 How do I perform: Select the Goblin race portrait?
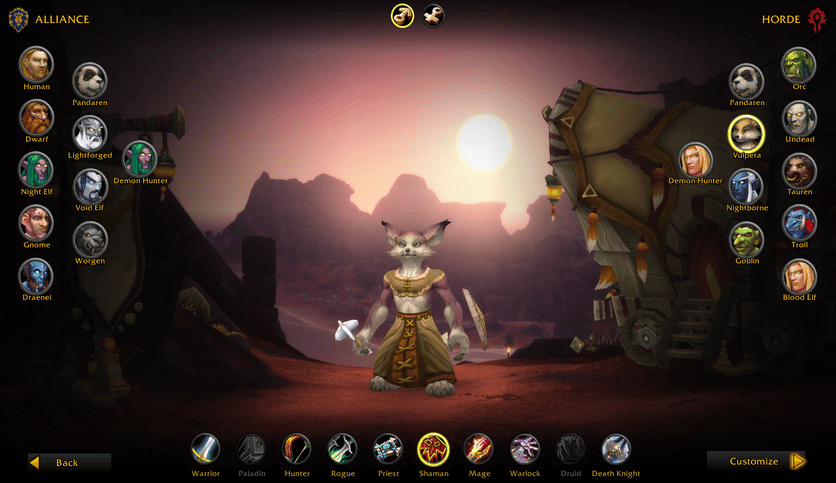pyautogui.click(x=746, y=238)
